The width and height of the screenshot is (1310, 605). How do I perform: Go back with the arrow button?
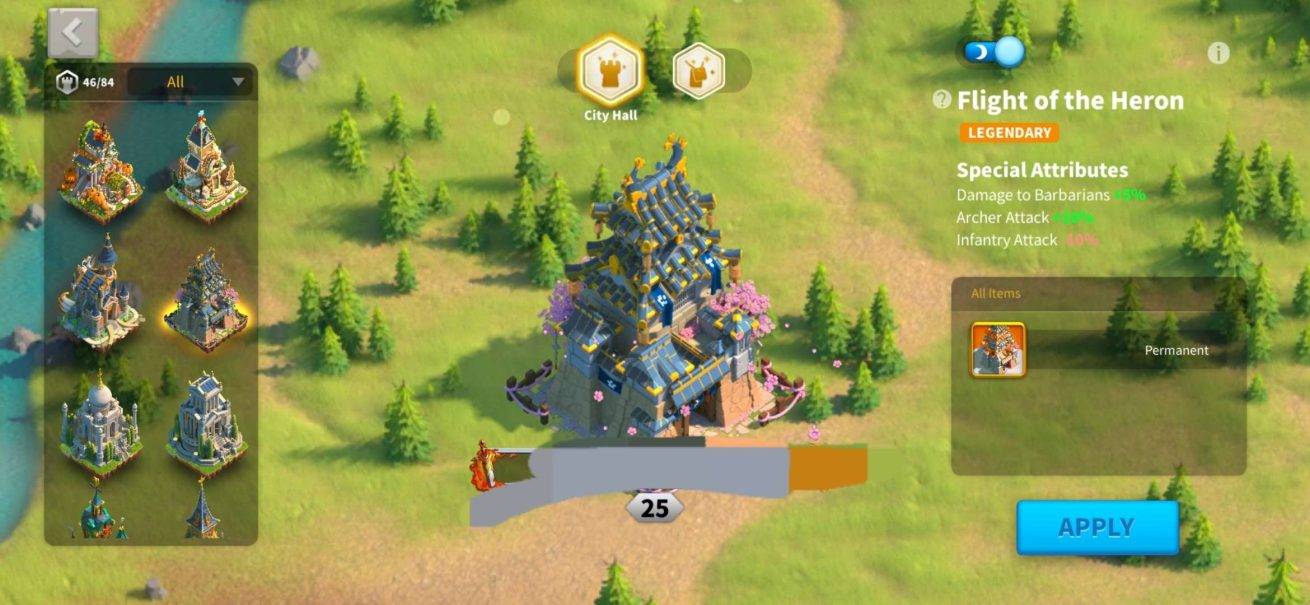72,33
